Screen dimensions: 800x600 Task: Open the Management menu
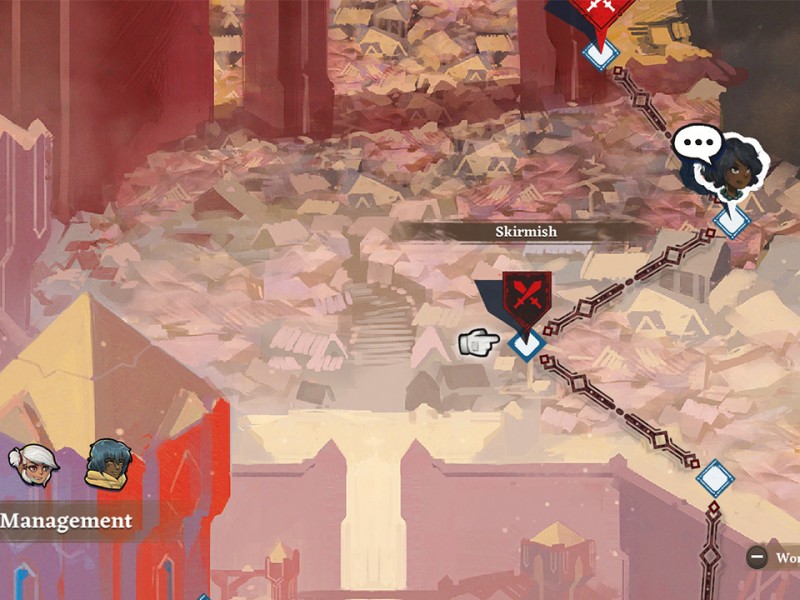[x=67, y=521]
